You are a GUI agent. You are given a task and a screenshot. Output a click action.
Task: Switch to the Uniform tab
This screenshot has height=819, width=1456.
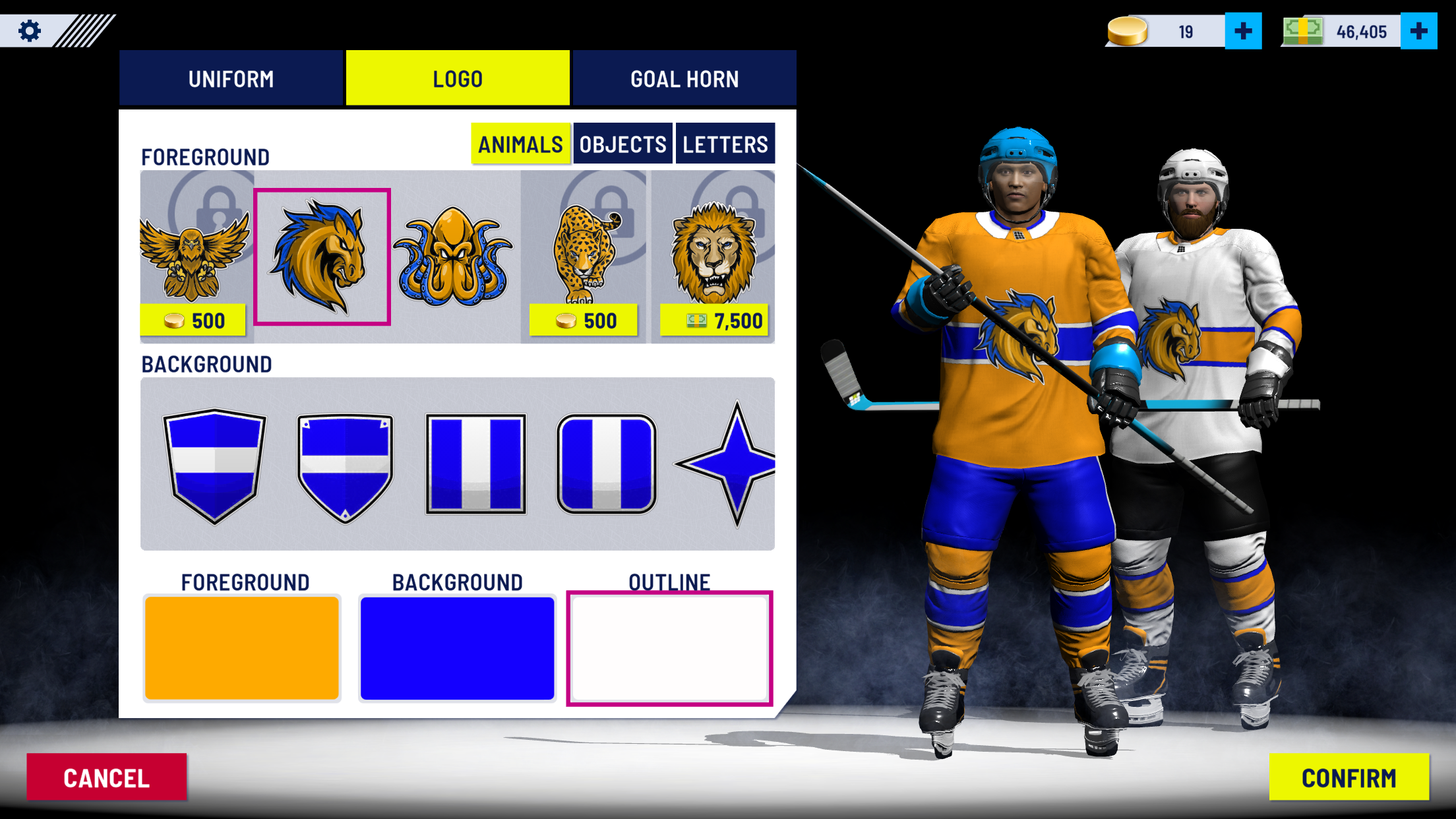coord(231,78)
